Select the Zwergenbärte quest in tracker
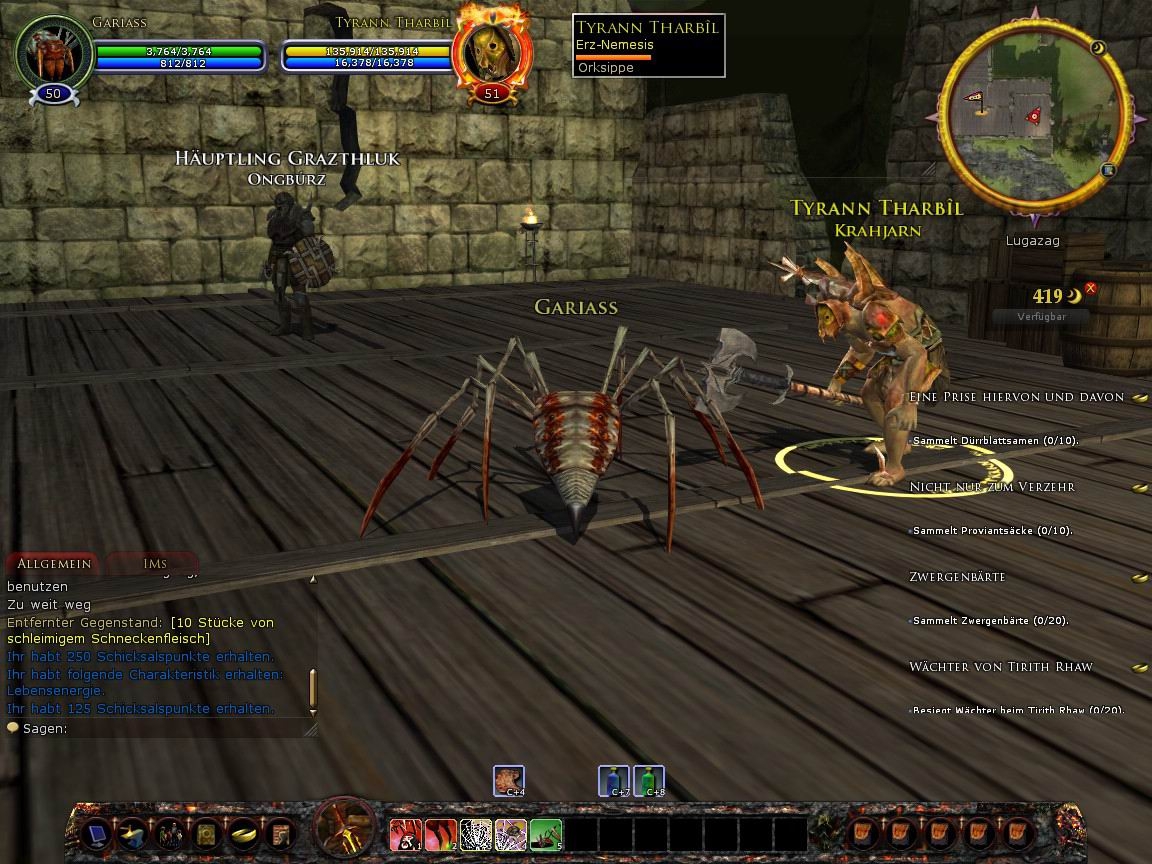Viewport: 1152px width, 864px height. 957,577
